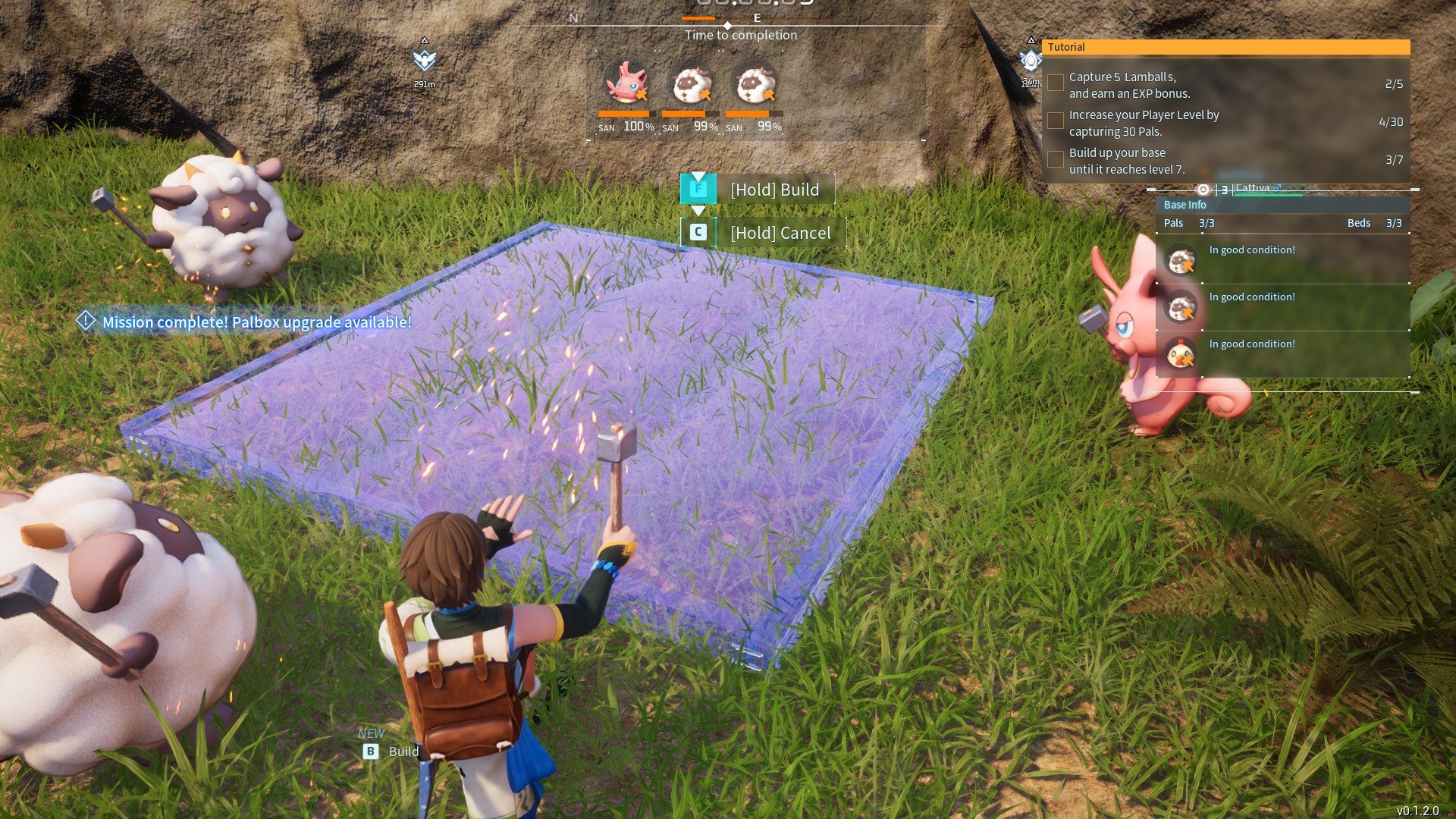Select the Chikipi row in Base Info
1456x819 pixels.
(1282, 354)
